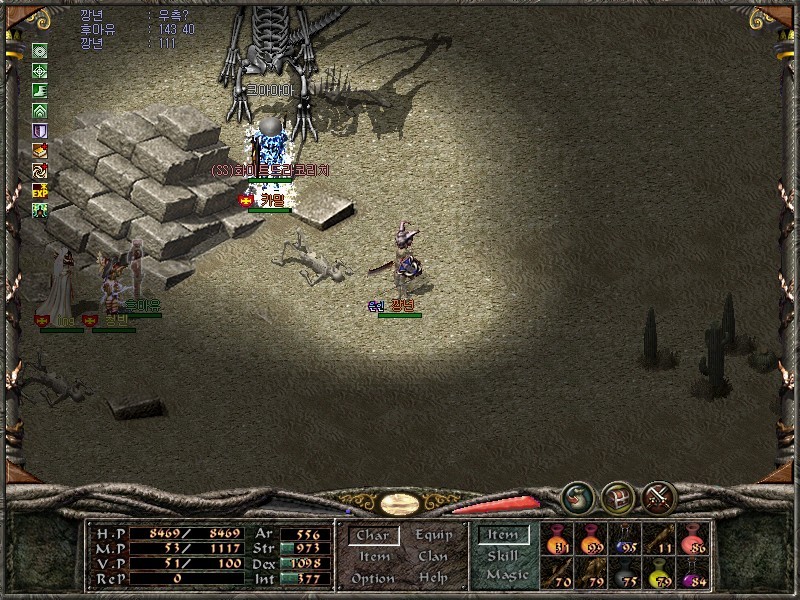Use the yellow potion with 79 count
800x600 pixels.
659,574
